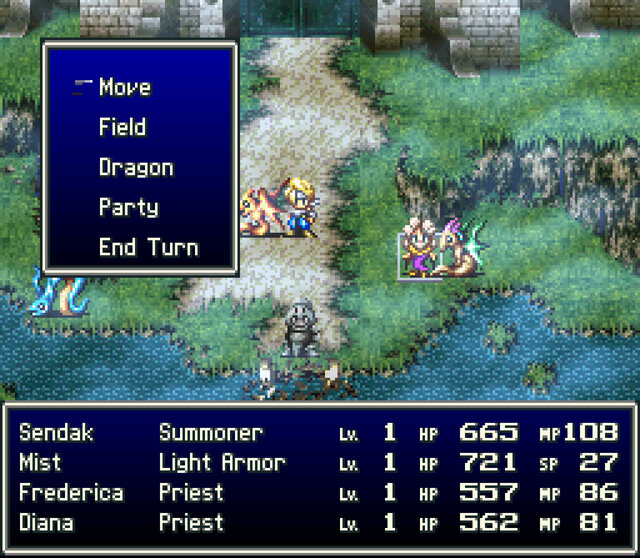Pick Mist's Light Armor row
Image resolution: width=640 pixels, height=558 pixels.
pyautogui.click(x=318, y=463)
